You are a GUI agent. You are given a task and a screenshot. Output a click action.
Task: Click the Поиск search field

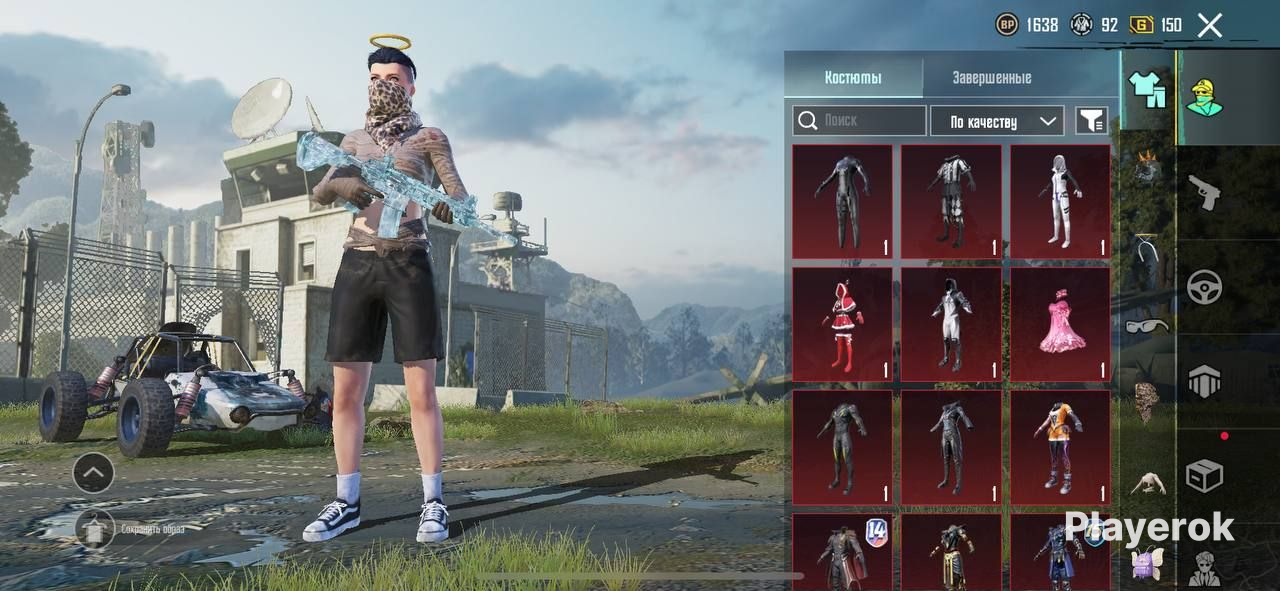point(859,121)
